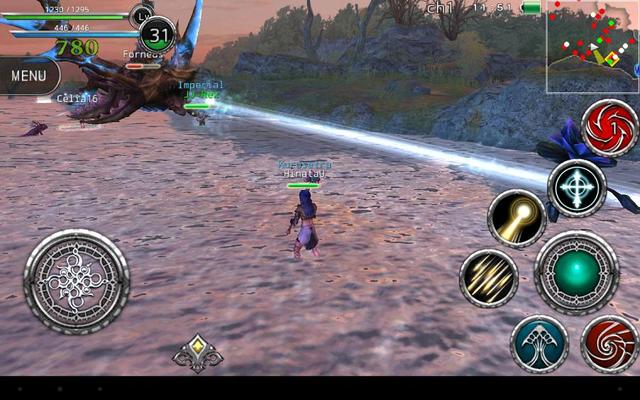Screen dimensions: 640x400
Task: Open the minimap
Action: (592, 47)
